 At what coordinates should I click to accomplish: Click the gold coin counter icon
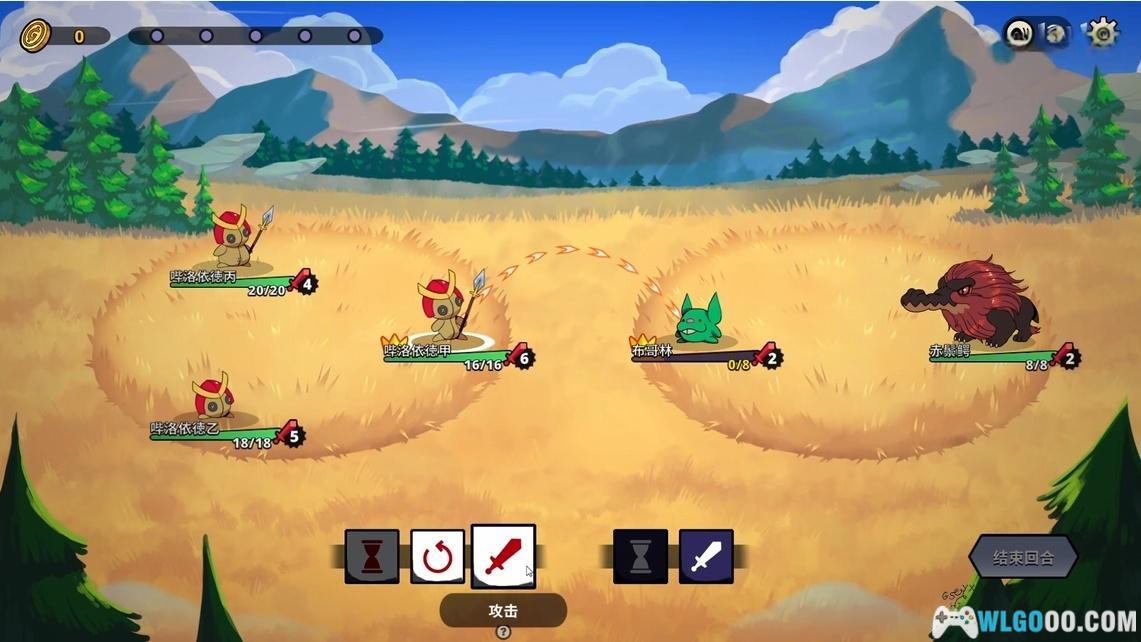click(x=35, y=36)
